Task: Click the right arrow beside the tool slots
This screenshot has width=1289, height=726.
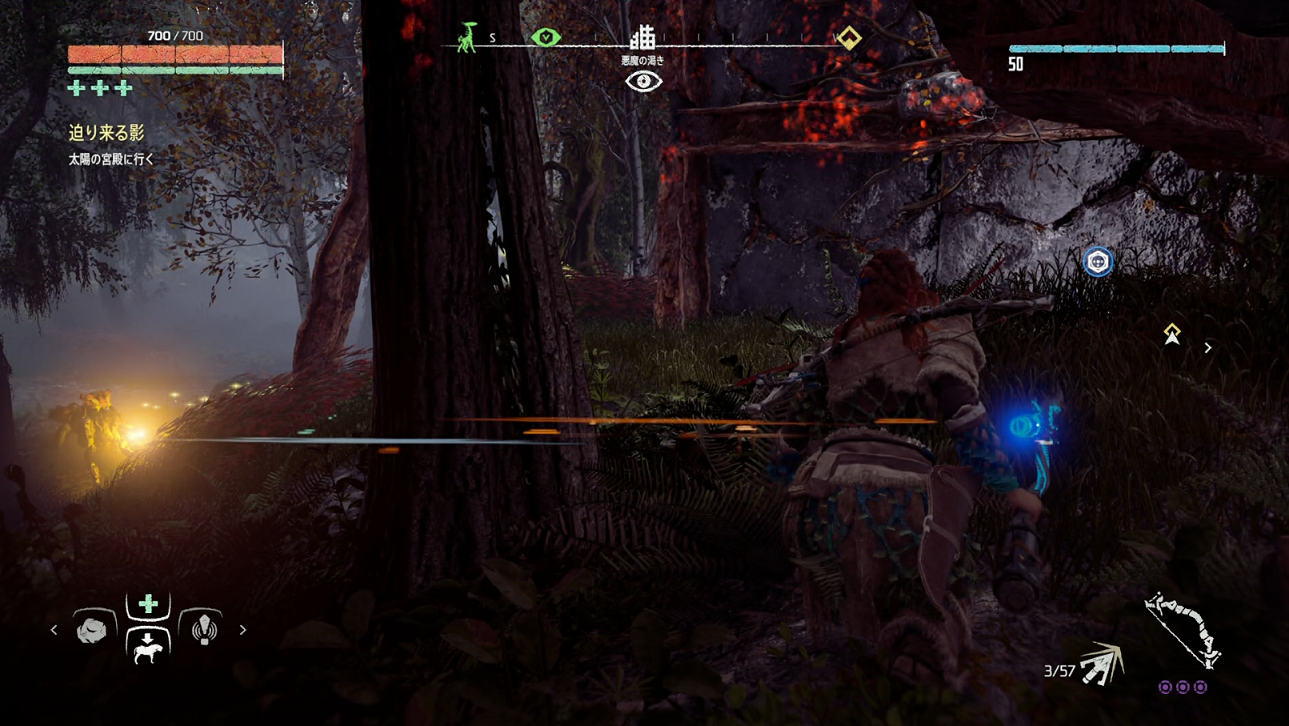Action: pos(243,630)
